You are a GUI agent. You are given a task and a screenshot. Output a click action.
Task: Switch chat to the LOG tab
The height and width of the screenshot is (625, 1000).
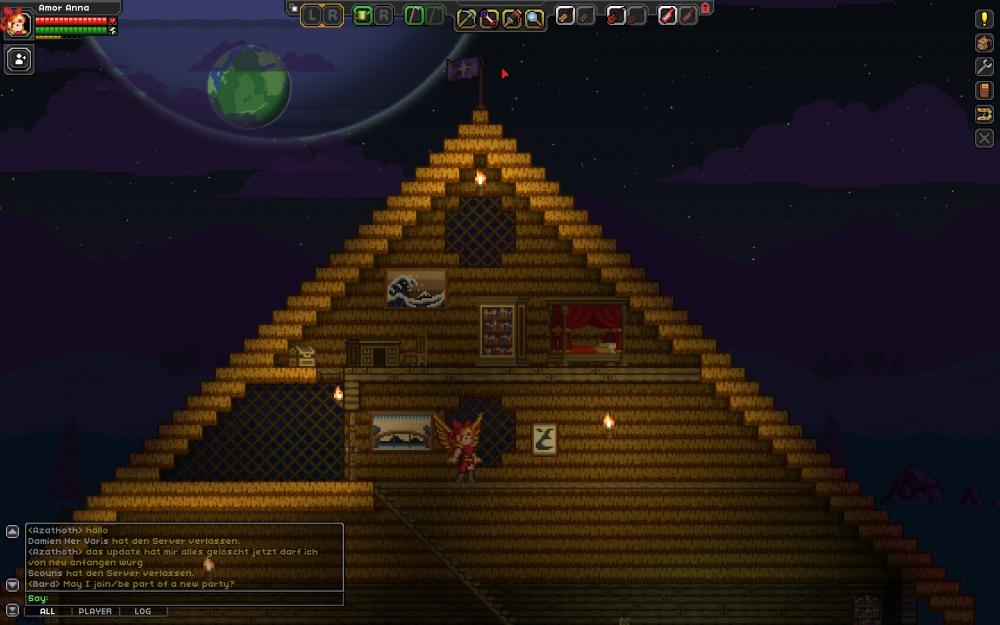pos(143,611)
